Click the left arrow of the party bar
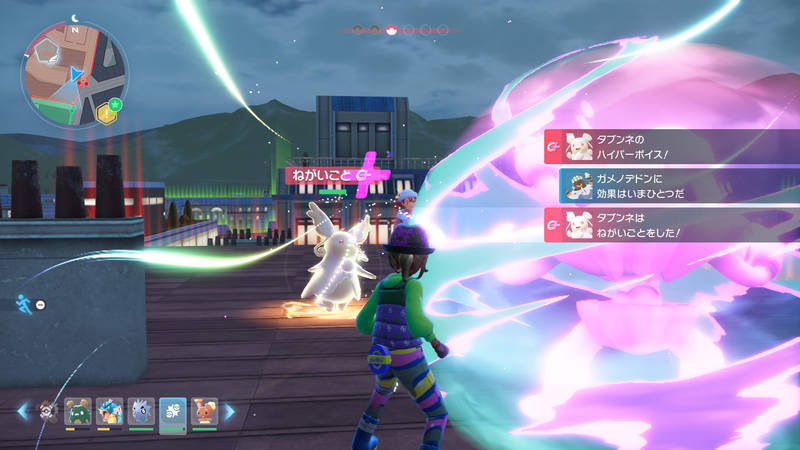Viewport: 800px width, 450px height. (x=23, y=411)
